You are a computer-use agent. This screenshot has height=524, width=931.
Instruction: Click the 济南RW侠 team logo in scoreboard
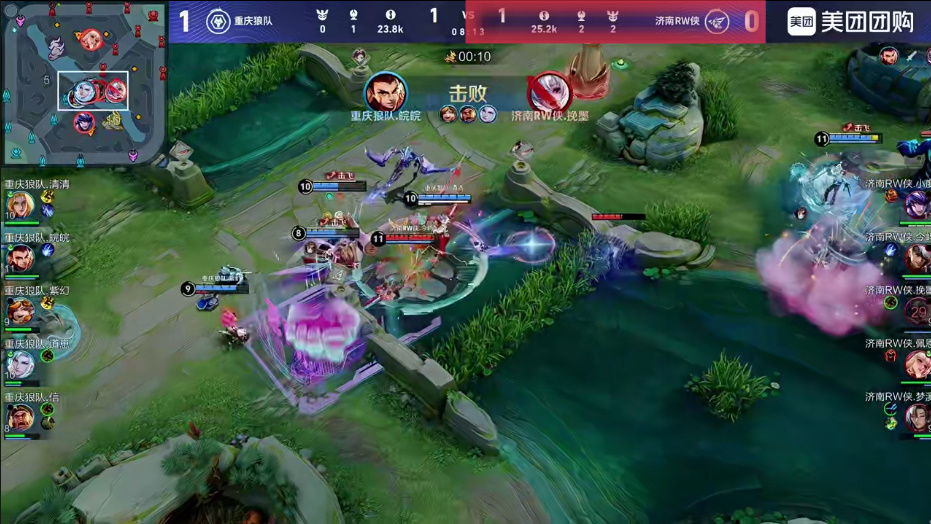tap(716, 21)
